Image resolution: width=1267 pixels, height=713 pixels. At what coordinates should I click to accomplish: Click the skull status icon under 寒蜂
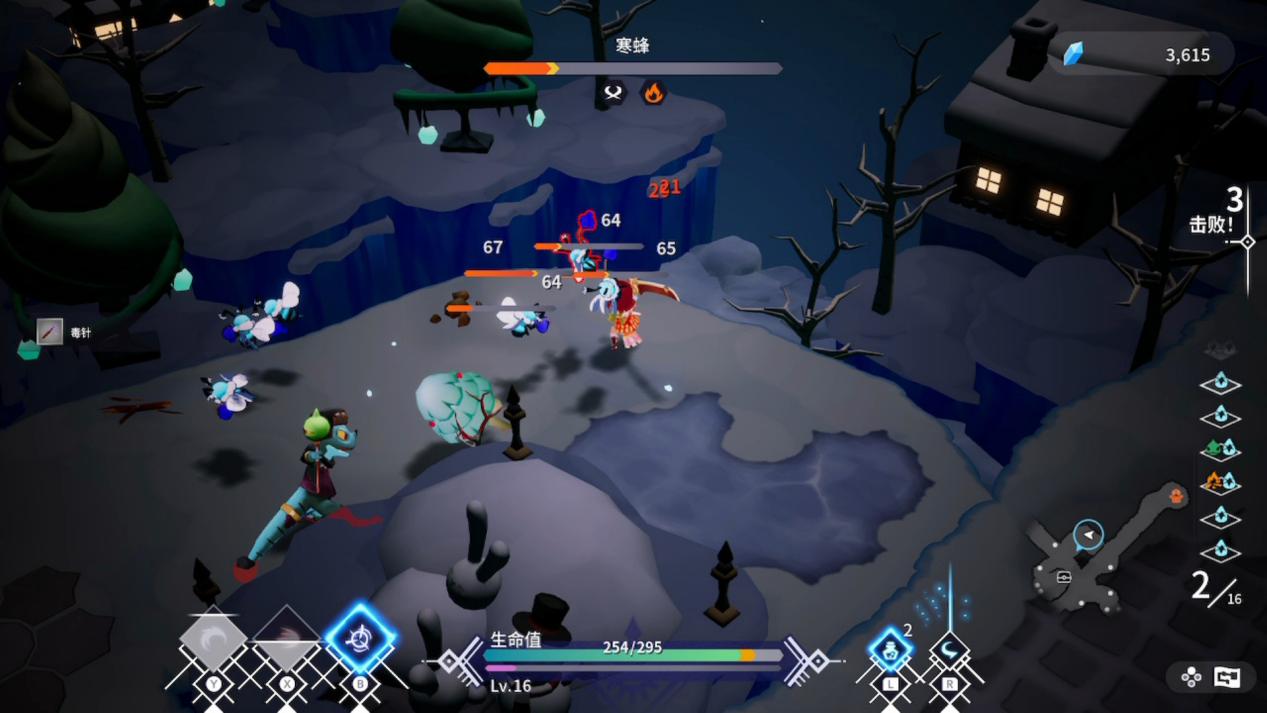[613, 93]
